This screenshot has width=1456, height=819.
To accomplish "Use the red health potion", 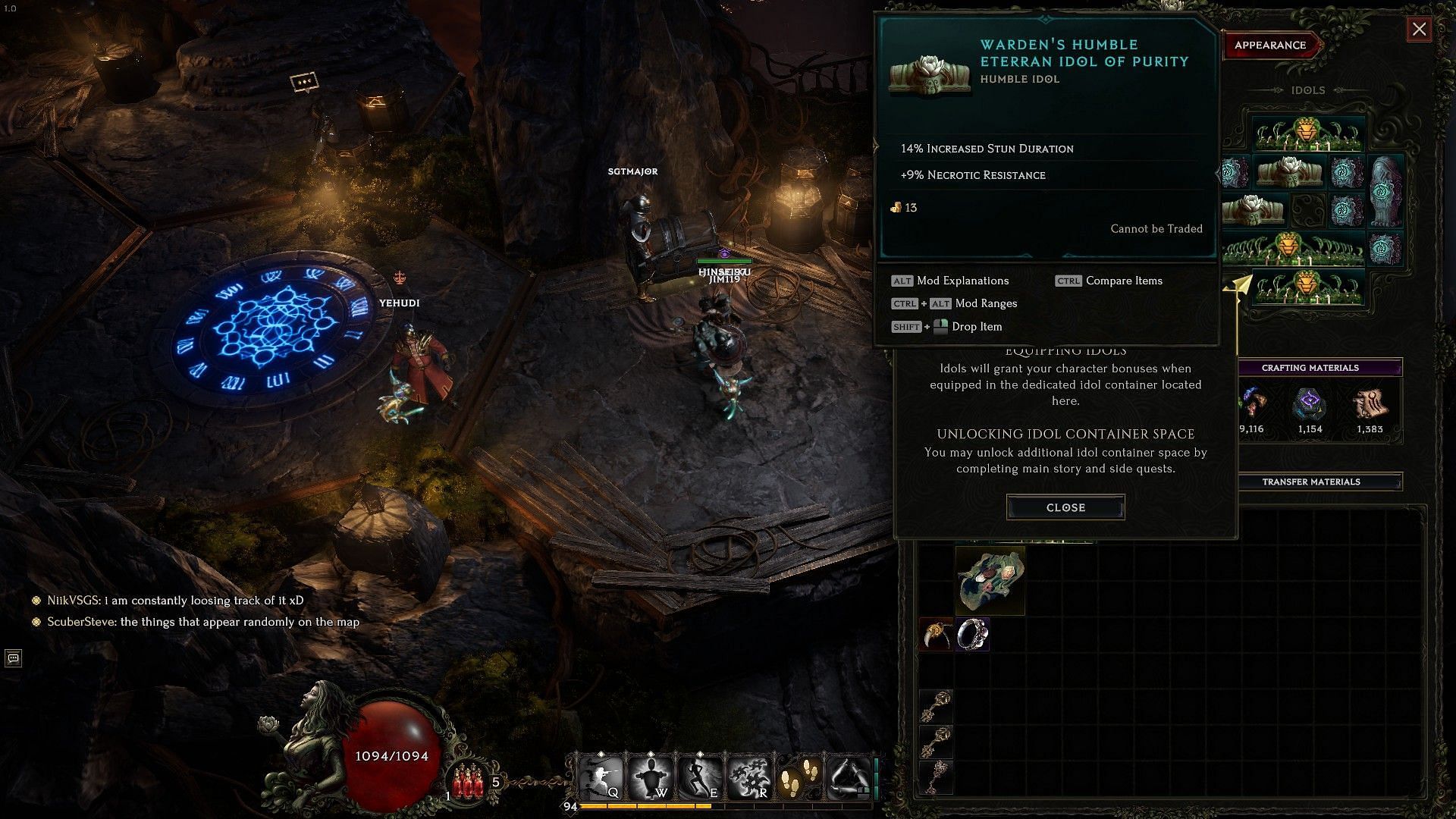I will tap(469, 781).
